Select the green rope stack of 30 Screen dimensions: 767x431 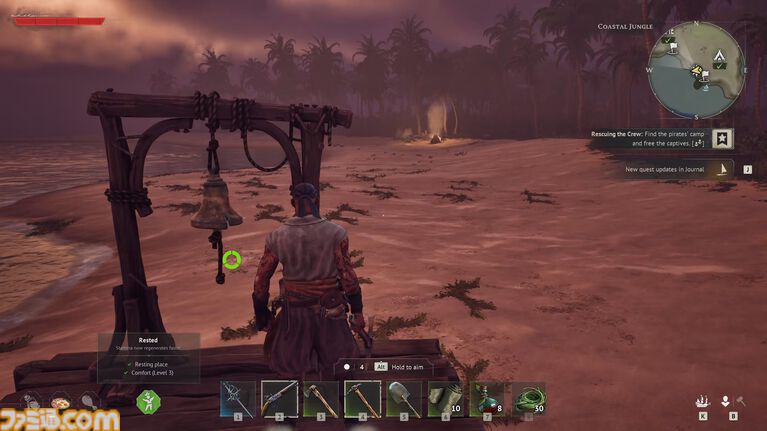click(528, 398)
